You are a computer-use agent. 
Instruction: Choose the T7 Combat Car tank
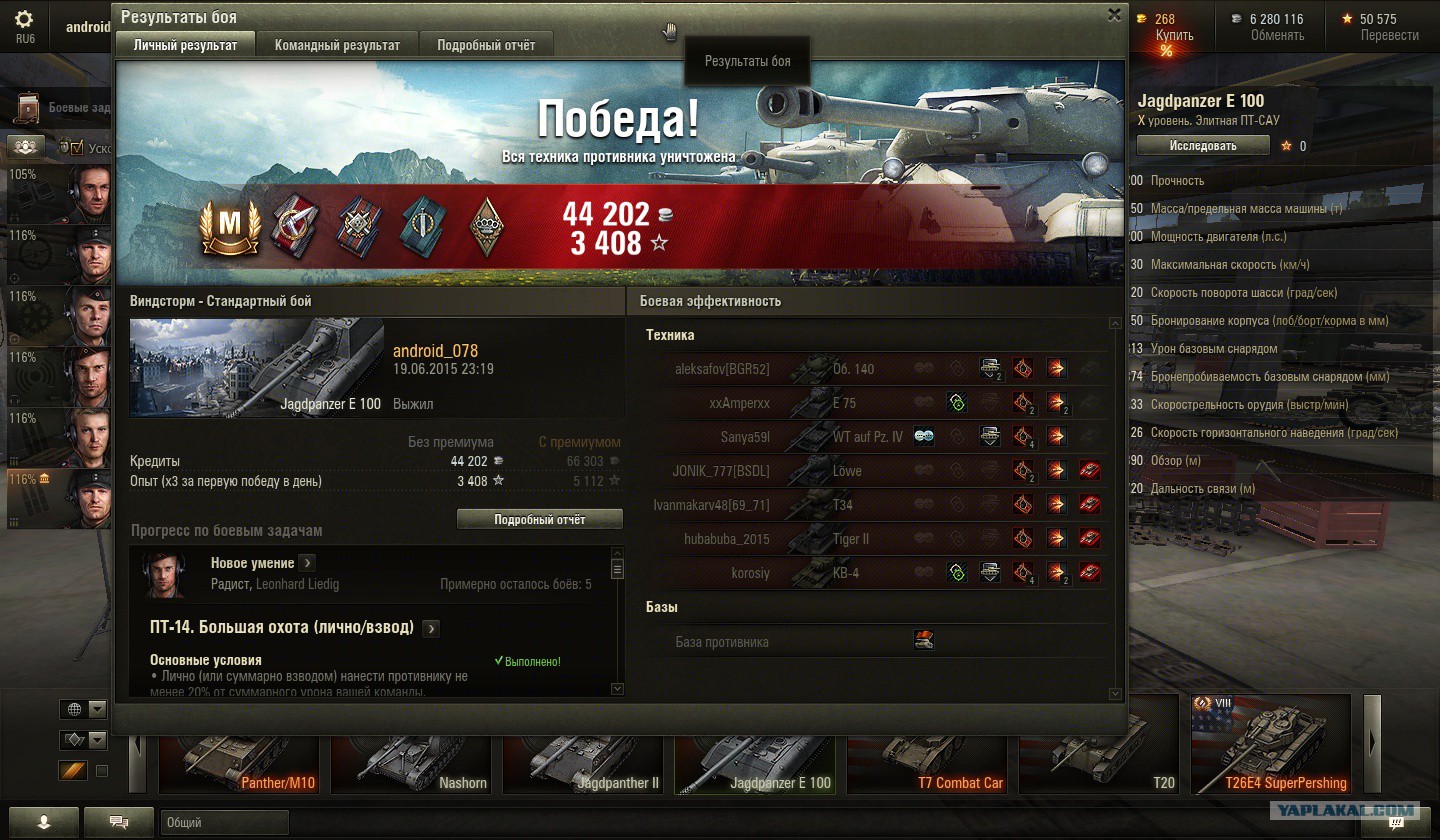[x=928, y=764]
